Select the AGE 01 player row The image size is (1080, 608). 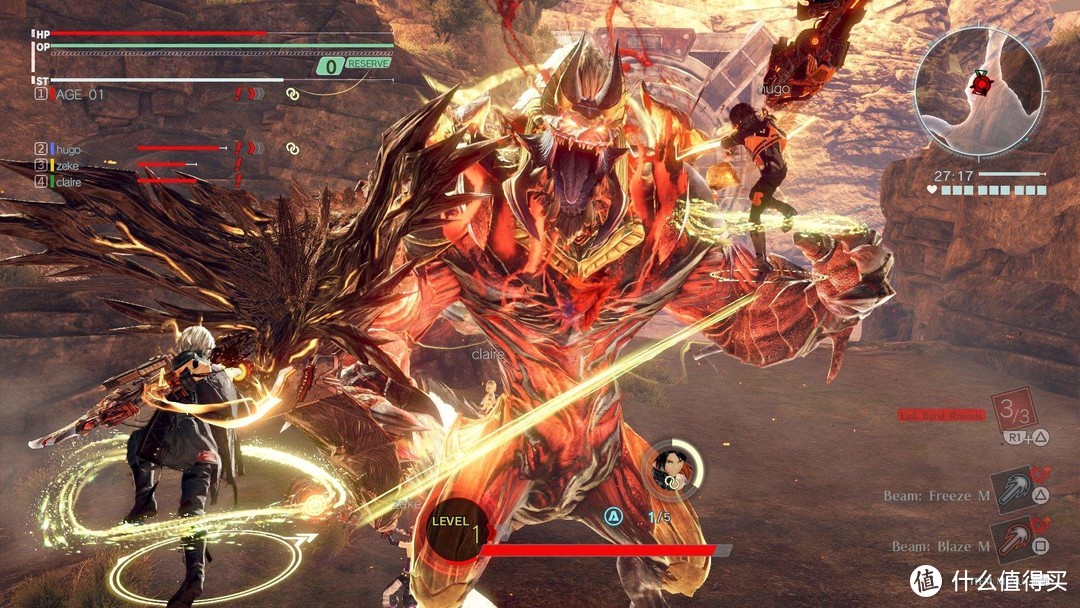(80, 95)
